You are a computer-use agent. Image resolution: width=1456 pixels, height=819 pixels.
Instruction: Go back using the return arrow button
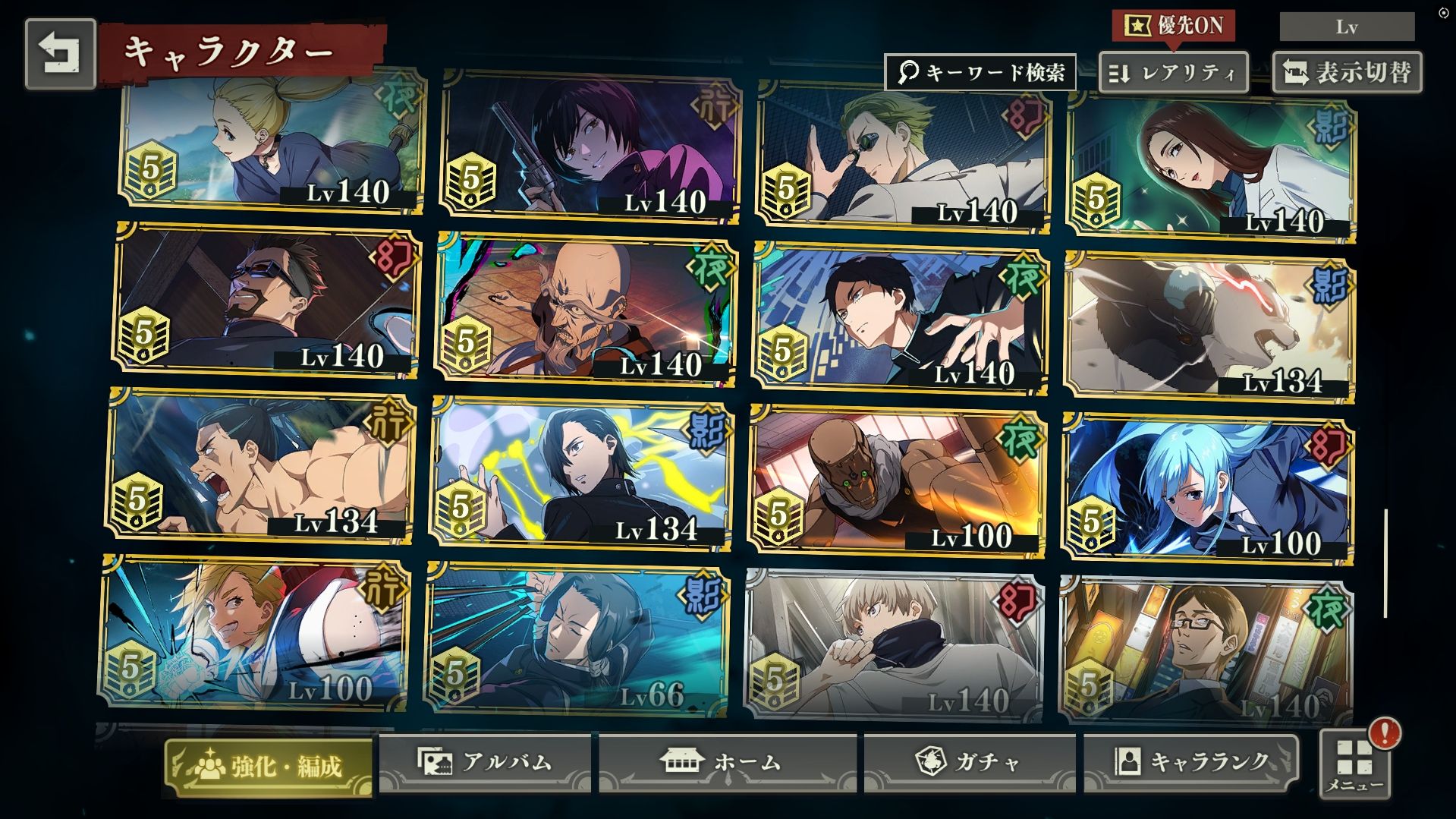click(60, 54)
